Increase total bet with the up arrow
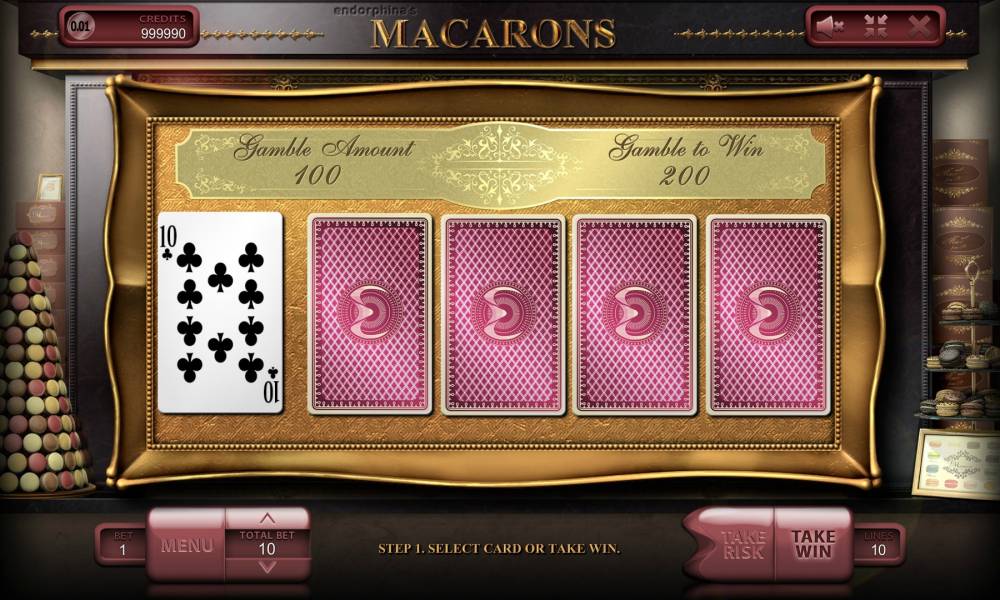Viewport: 1000px width, 600px height. [267, 519]
